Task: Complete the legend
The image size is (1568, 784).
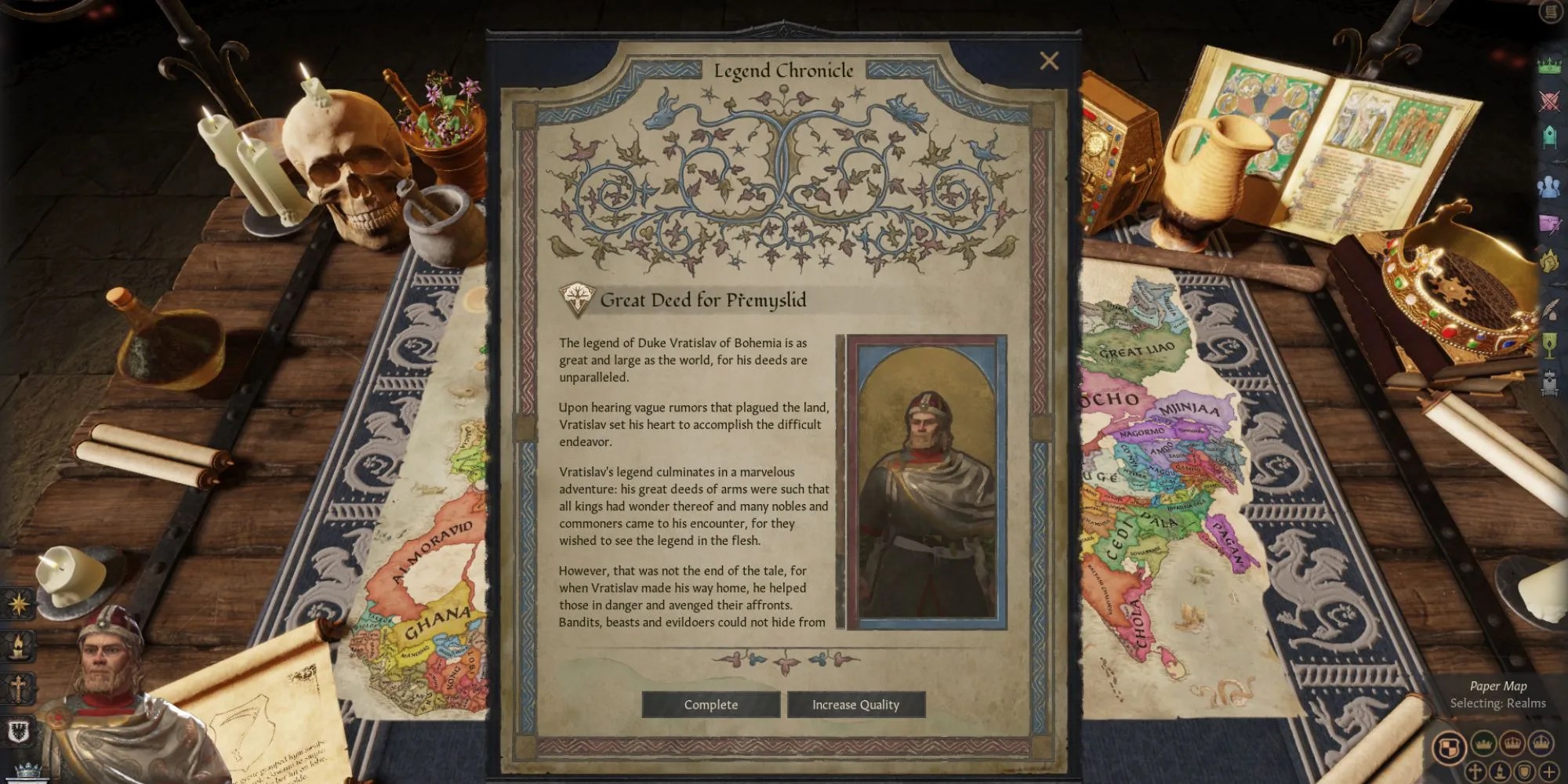Action: [711, 705]
